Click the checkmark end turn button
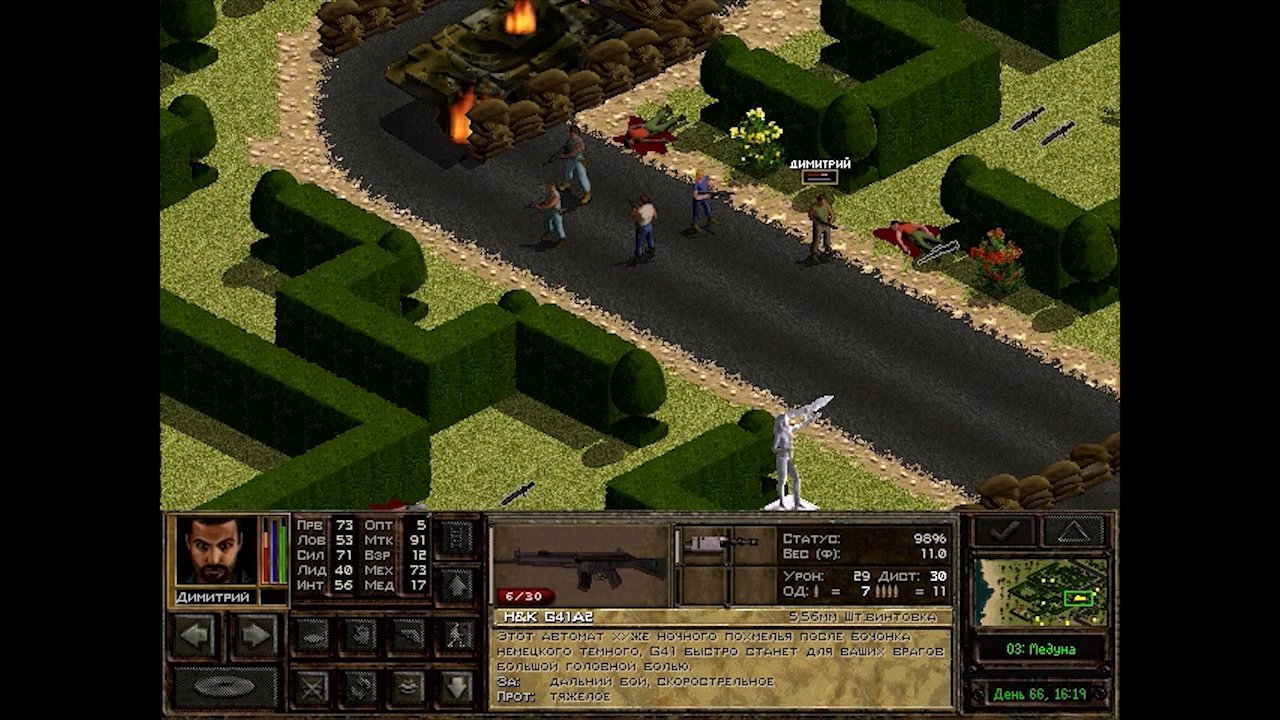The image size is (1280, 720). pyautogui.click(x=1005, y=531)
